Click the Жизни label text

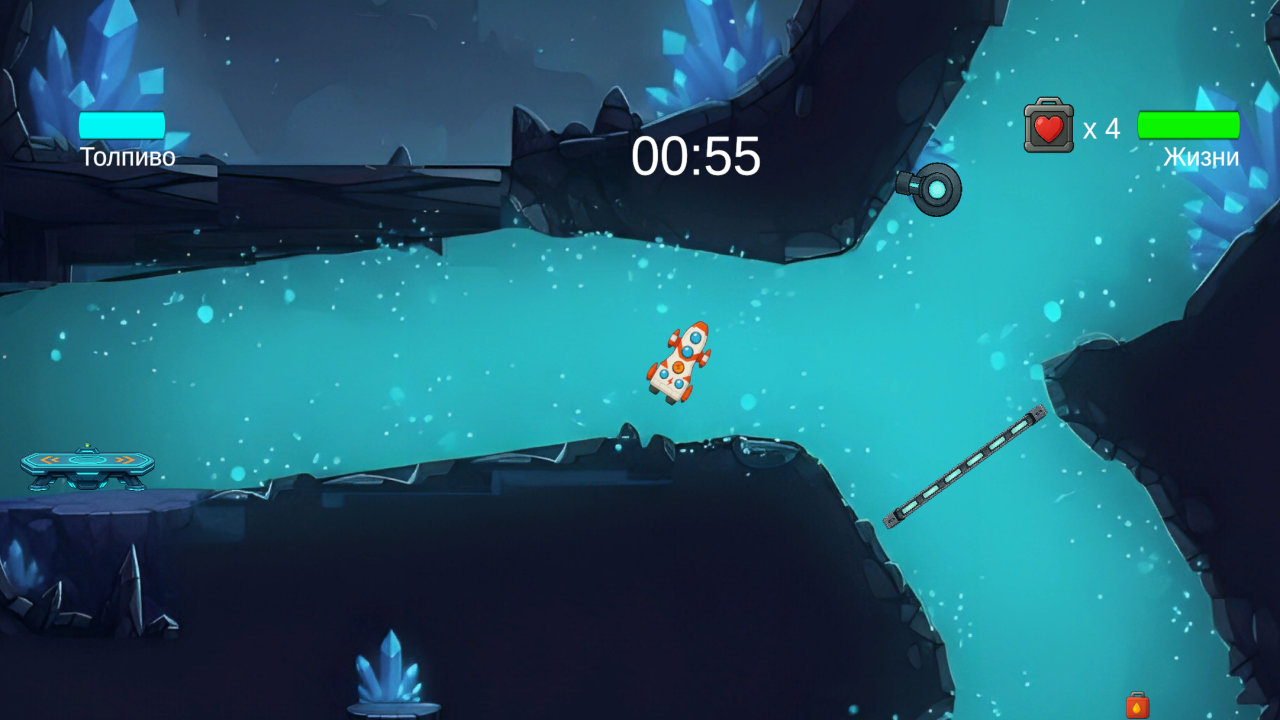[1200, 157]
